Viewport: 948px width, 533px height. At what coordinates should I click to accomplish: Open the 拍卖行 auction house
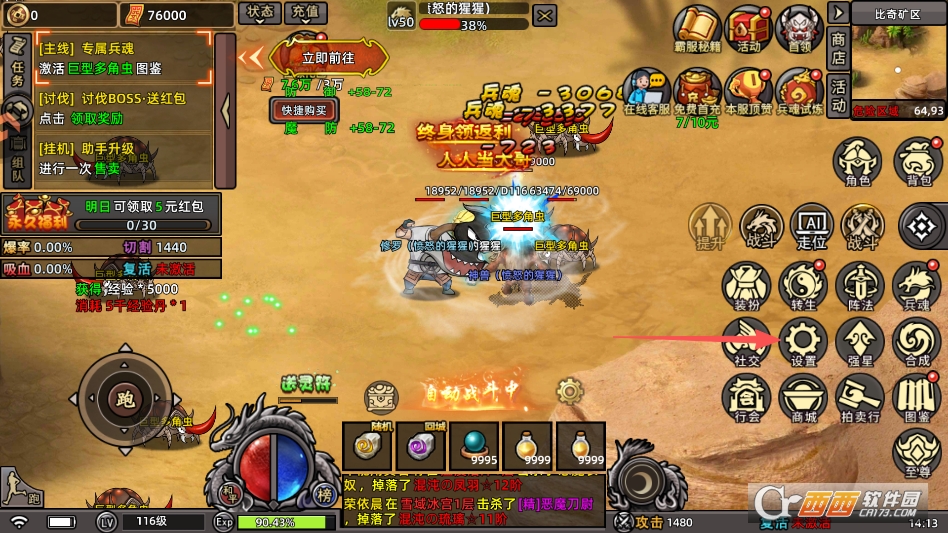click(859, 397)
